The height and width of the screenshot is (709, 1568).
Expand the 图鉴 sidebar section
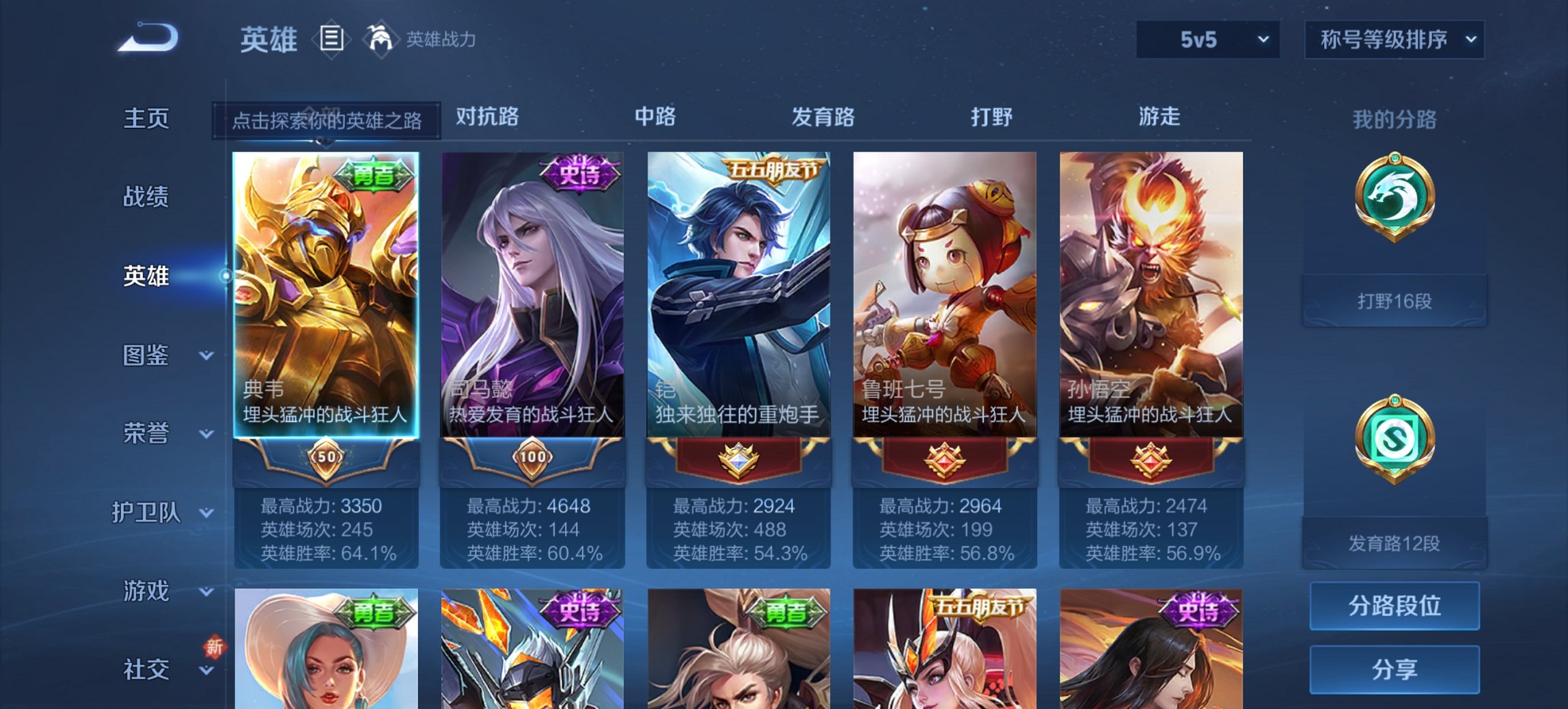[x=146, y=355]
